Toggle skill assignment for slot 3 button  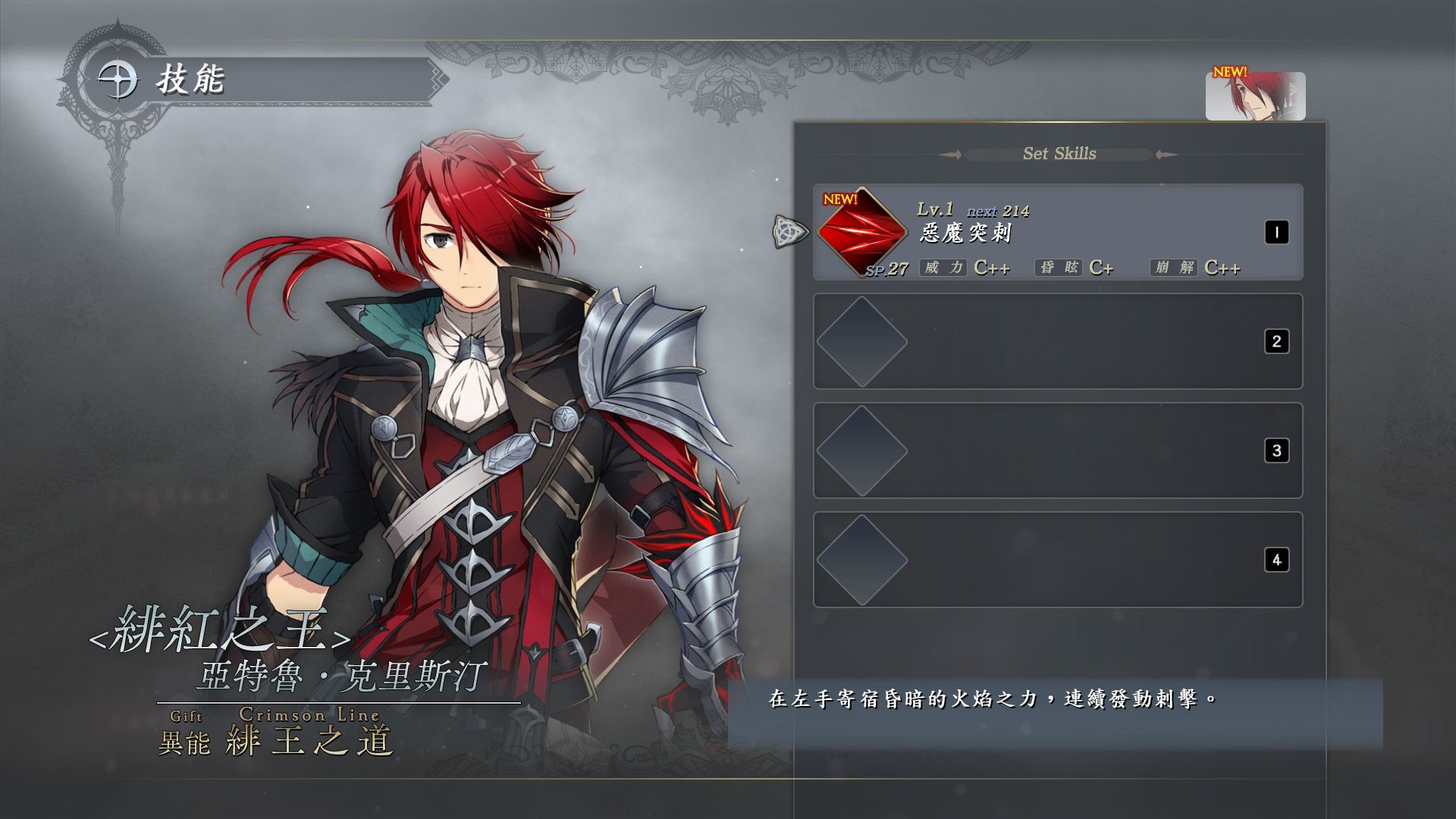[x=1278, y=450]
